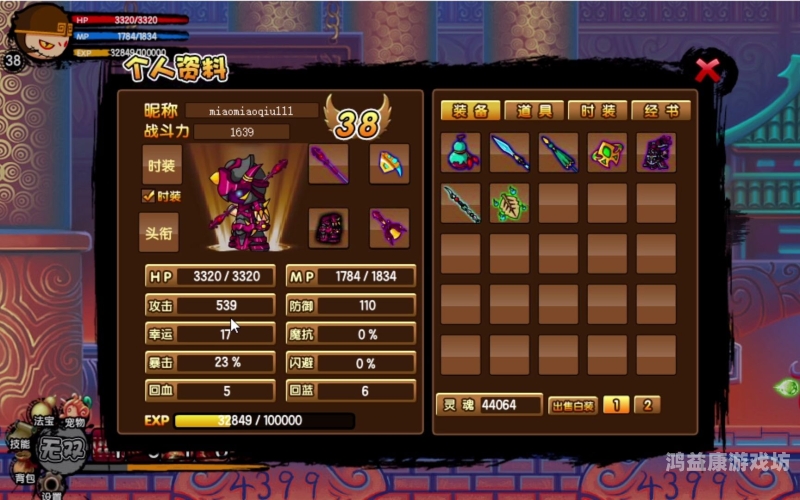This screenshot has width=800, height=500.
Task: Open the 宠物 pet menu icon
Action: coord(75,408)
